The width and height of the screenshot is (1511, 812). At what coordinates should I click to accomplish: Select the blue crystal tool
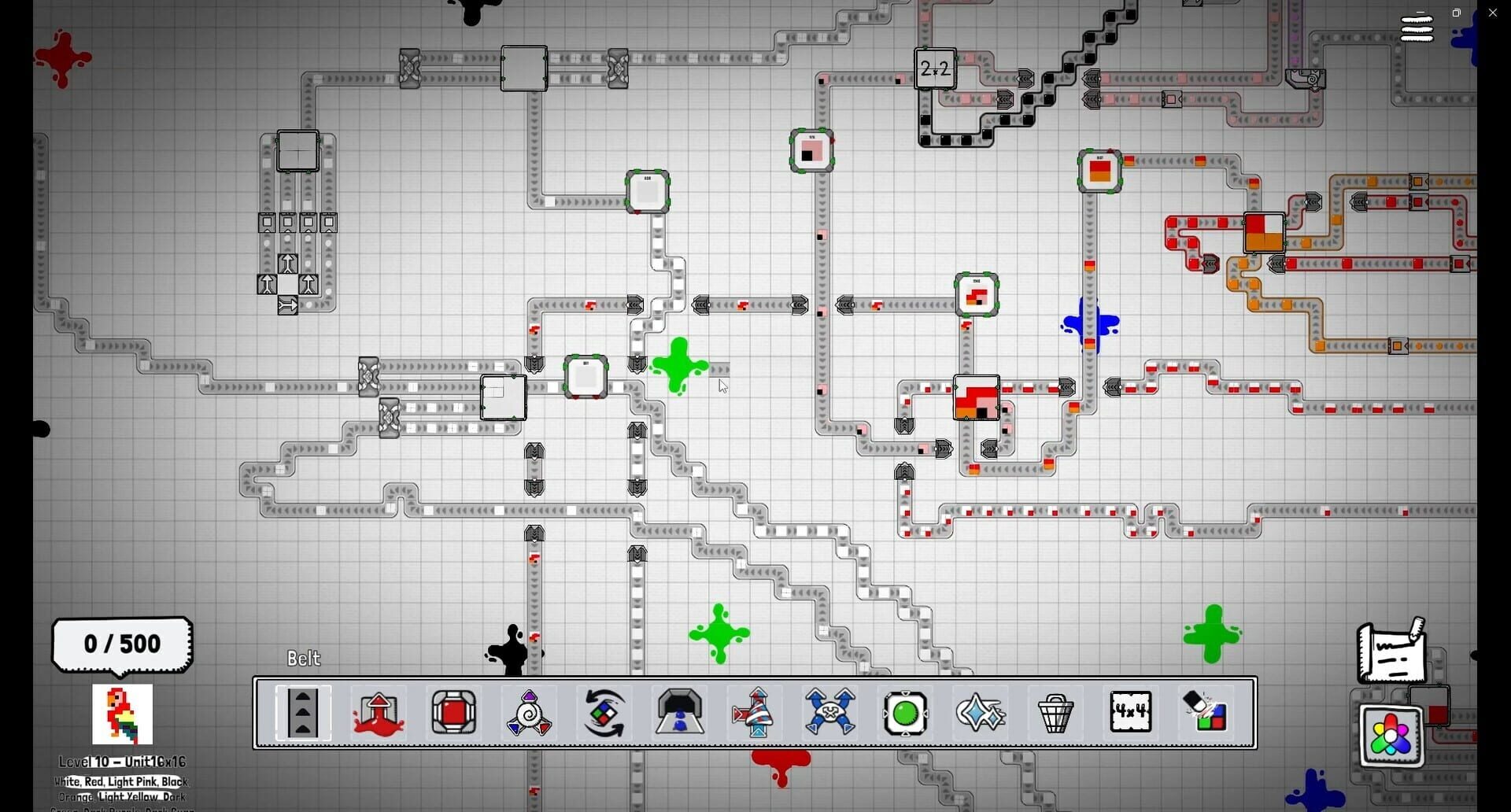coord(979,712)
